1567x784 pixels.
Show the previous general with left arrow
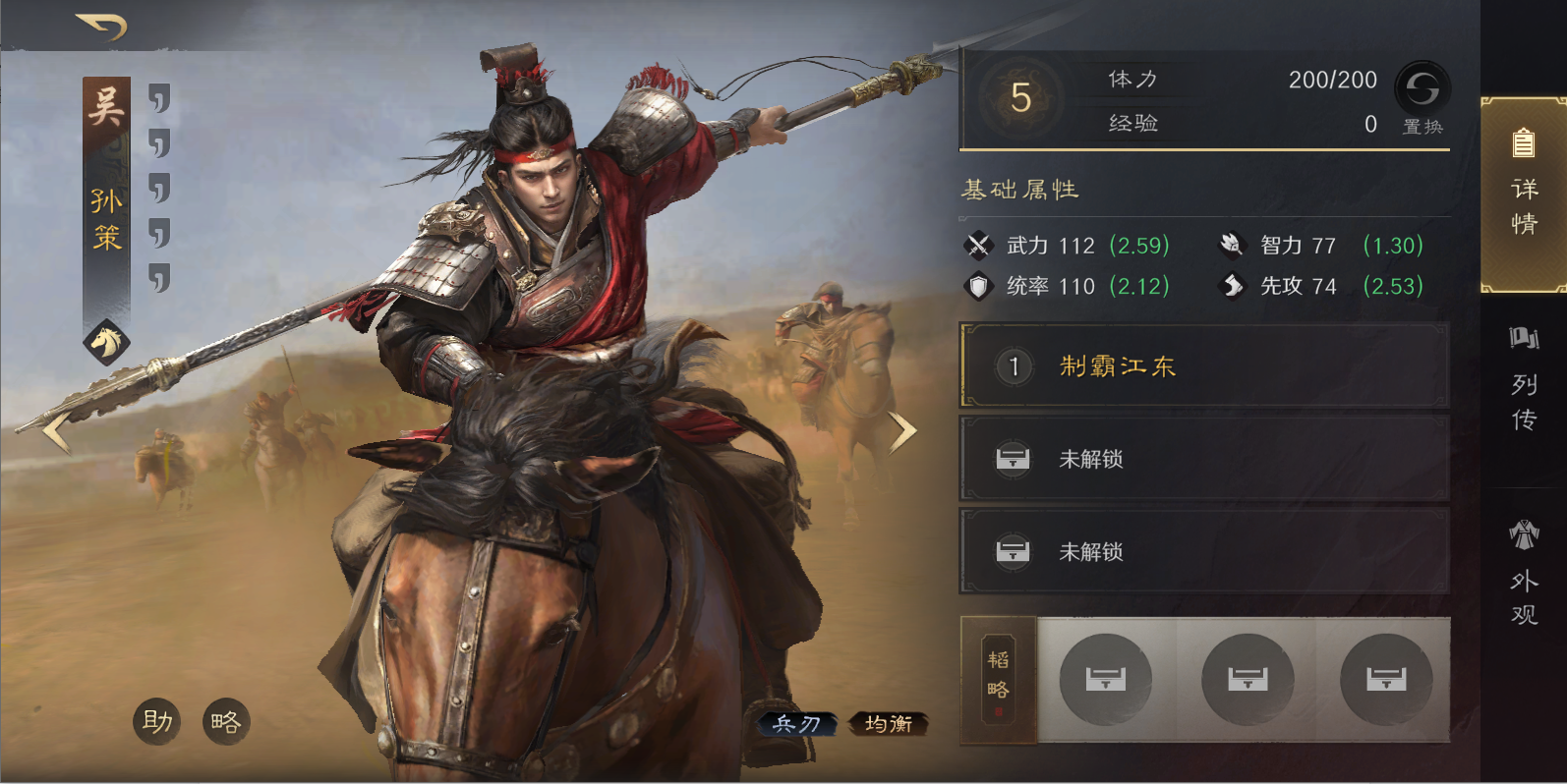[56, 432]
